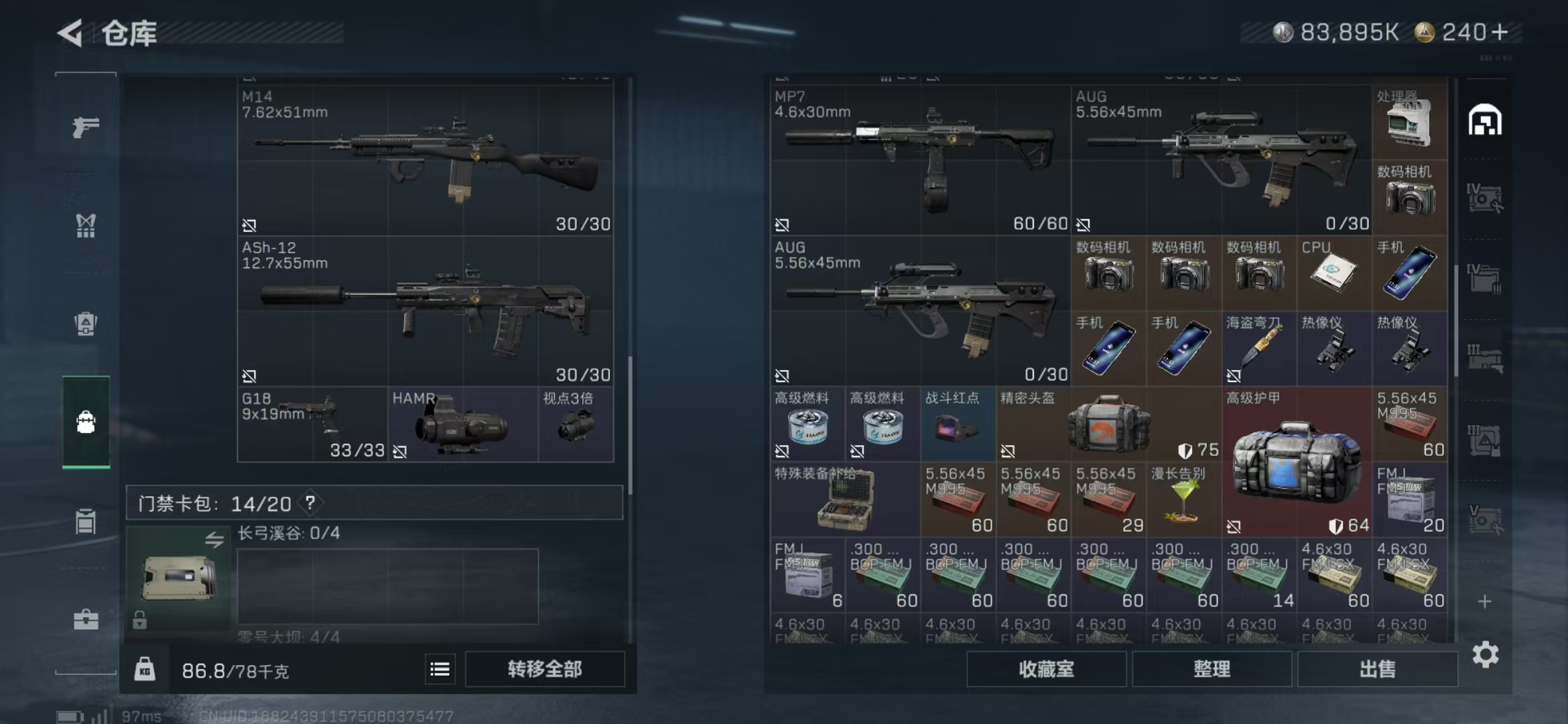The height and width of the screenshot is (724, 1568).
Task: Choose the G18 pistol slot
Action: [312, 424]
